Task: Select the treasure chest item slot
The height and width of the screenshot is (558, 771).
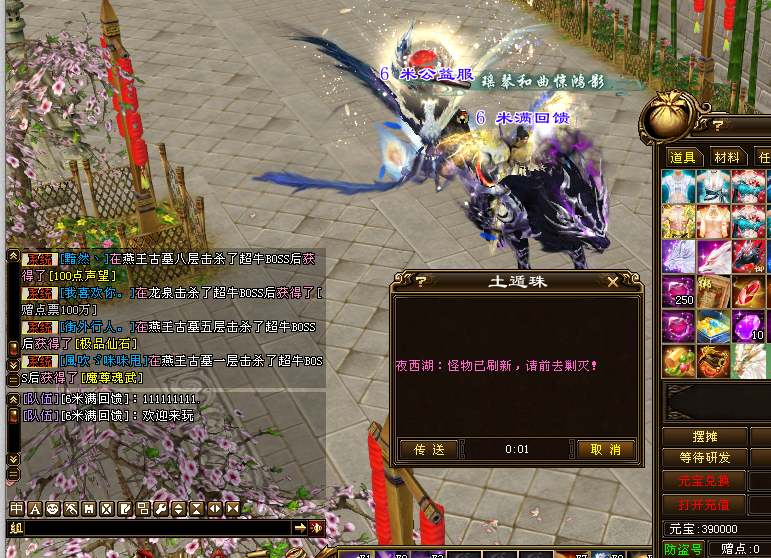Action: [713, 327]
